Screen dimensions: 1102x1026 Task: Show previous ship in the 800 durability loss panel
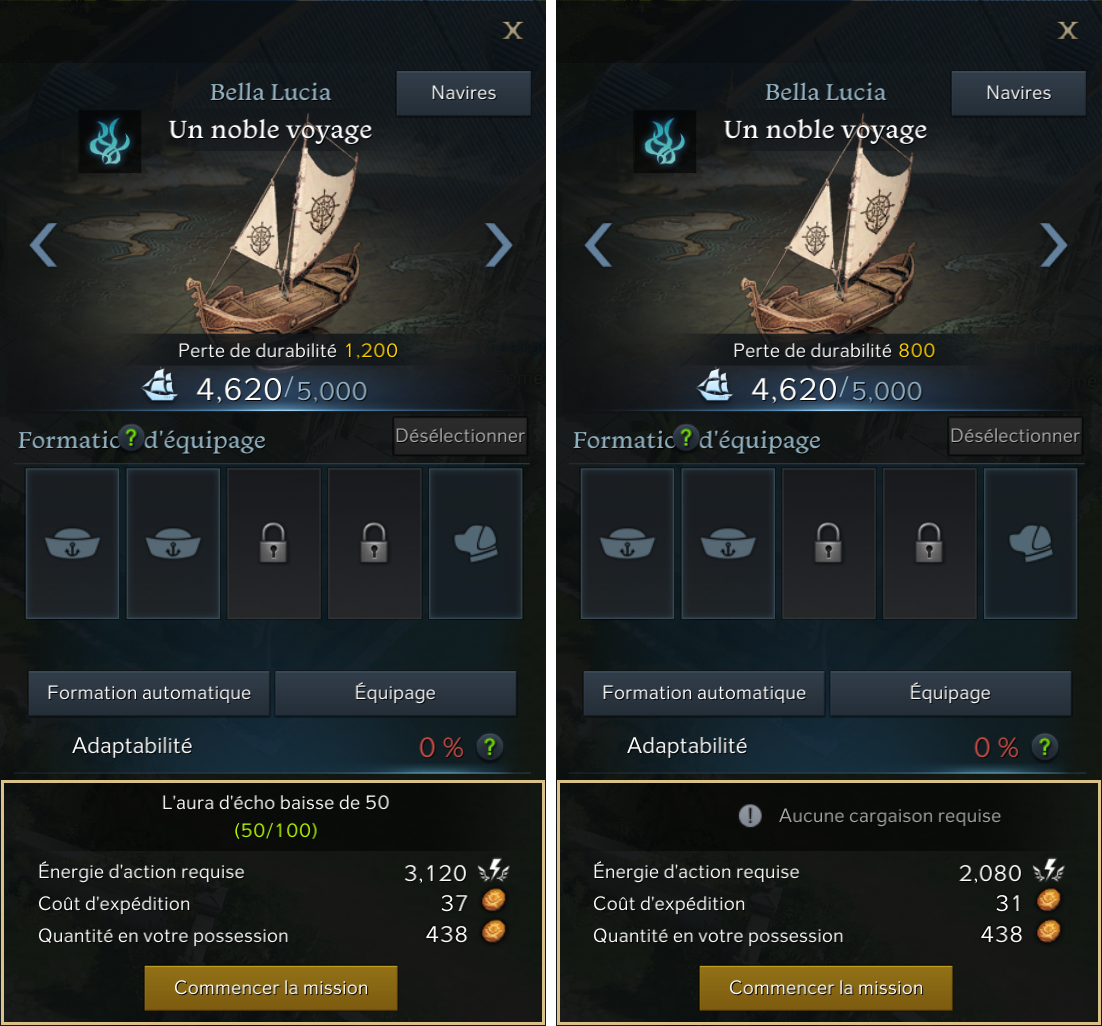(598, 245)
